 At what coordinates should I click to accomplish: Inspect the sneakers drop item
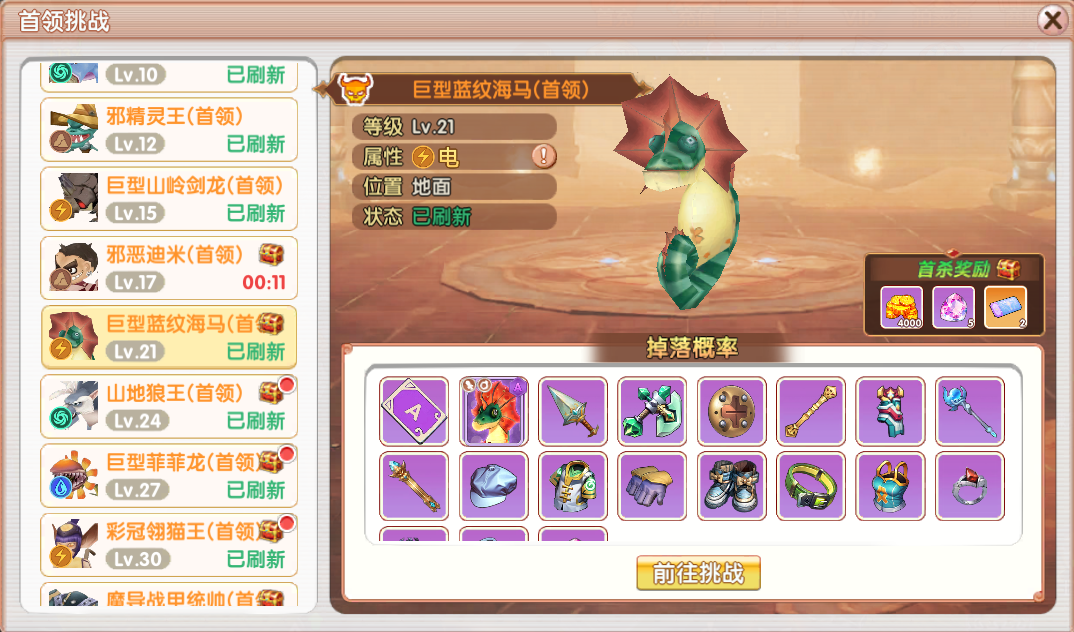(x=731, y=486)
